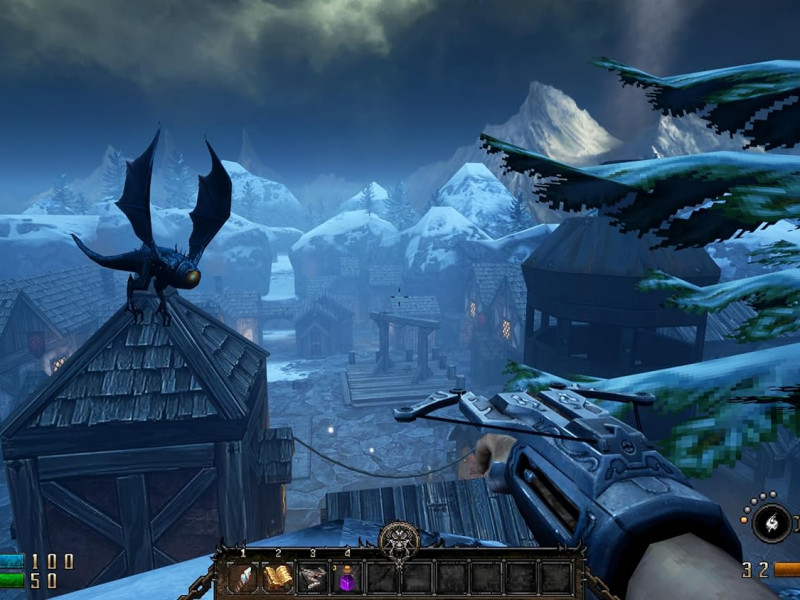Select the staff weapon in hotbar slot 1
The width and height of the screenshot is (800, 600).
(x=243, y=577)
